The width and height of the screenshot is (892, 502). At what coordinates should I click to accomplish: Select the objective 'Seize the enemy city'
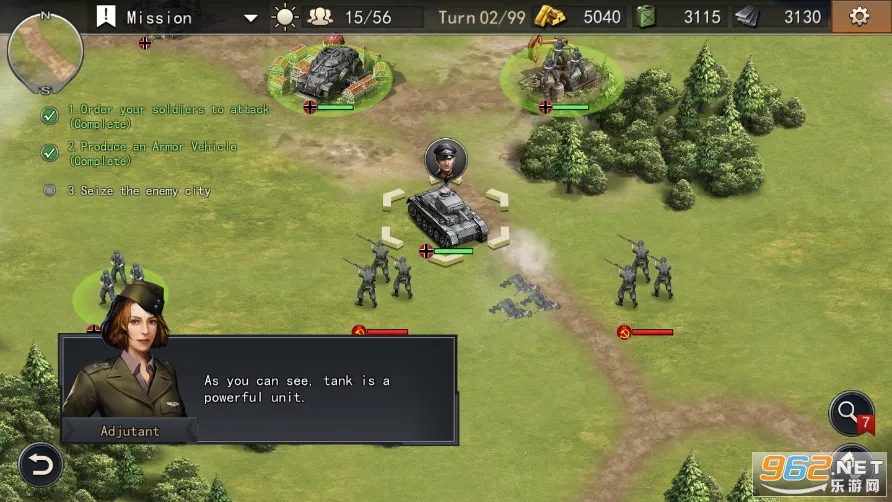(138, 190)
